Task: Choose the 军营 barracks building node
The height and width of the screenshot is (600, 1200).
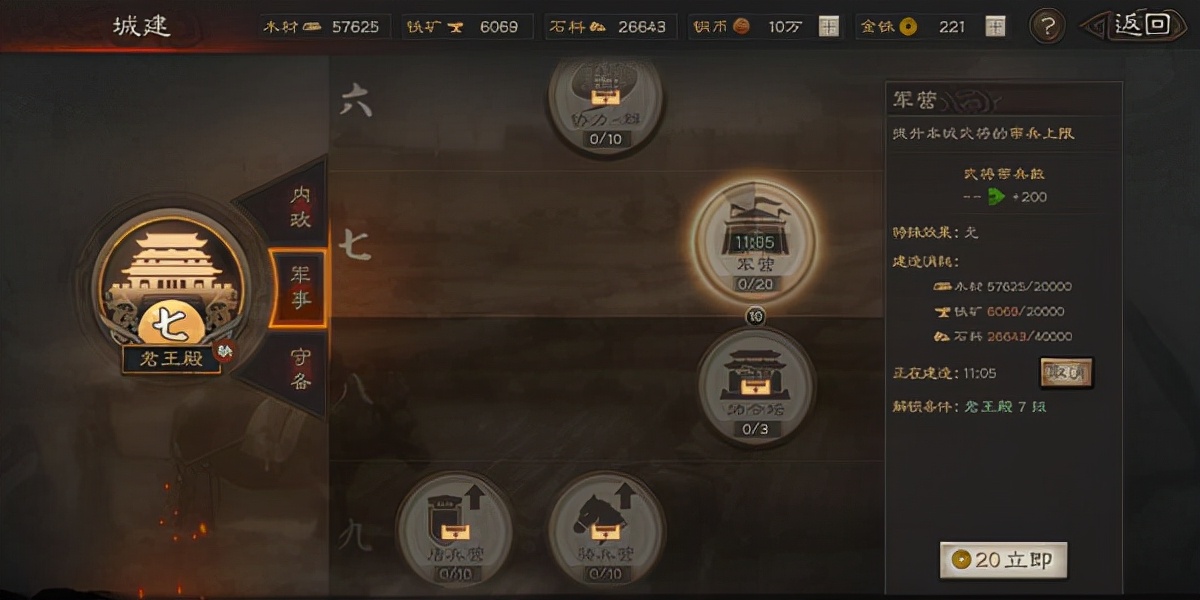Action: click(755, 241)
